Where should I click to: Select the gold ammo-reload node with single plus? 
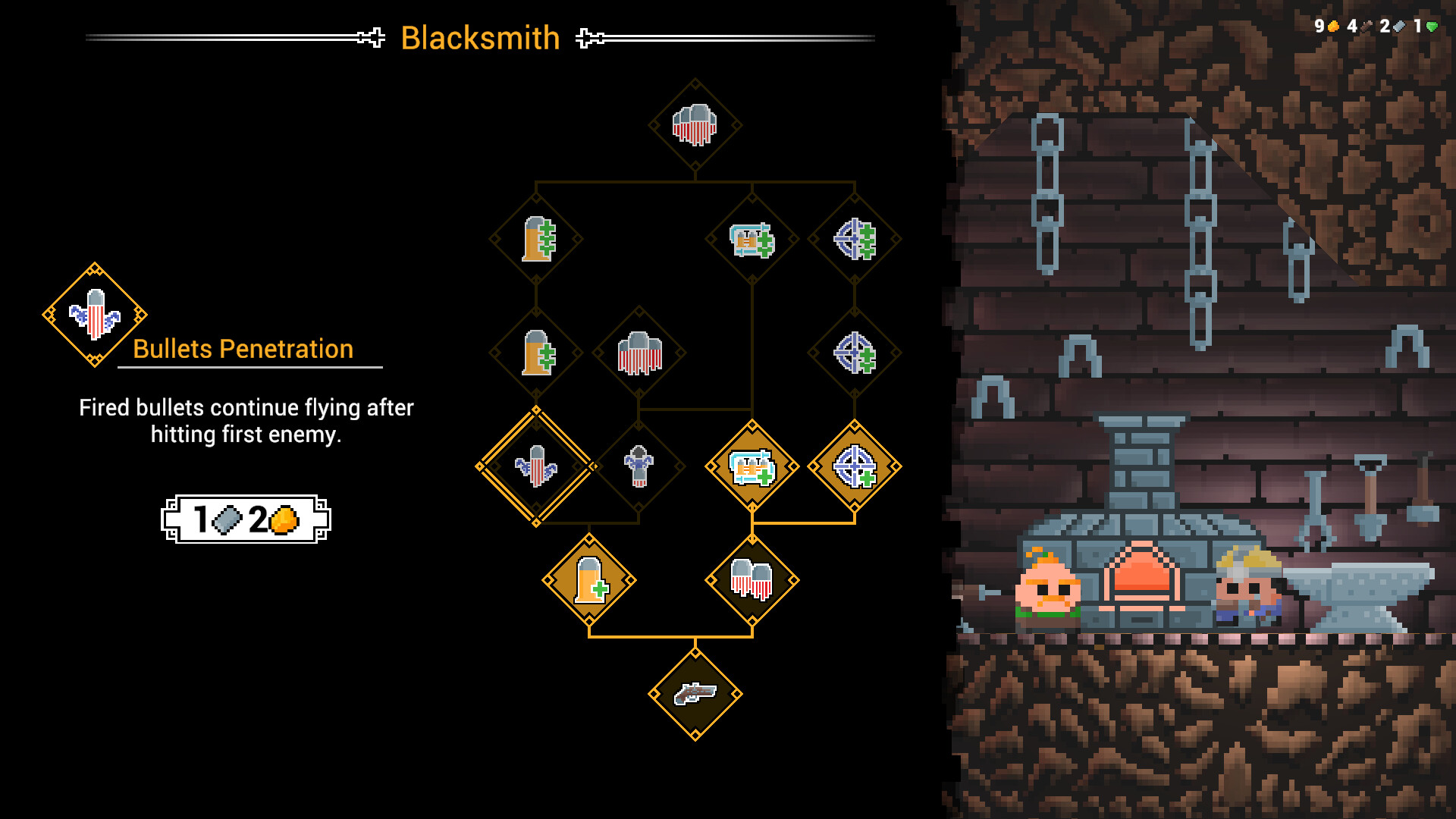coord(752,466)
